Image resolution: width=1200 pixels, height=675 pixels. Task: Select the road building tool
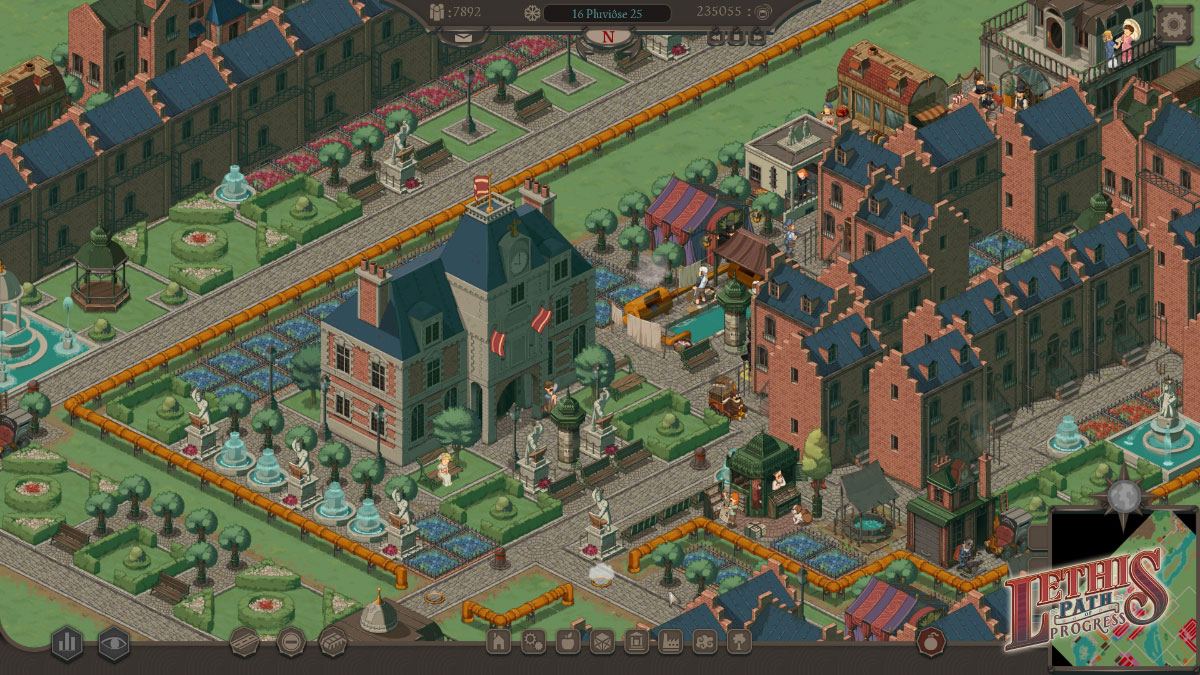pos(245,641)
